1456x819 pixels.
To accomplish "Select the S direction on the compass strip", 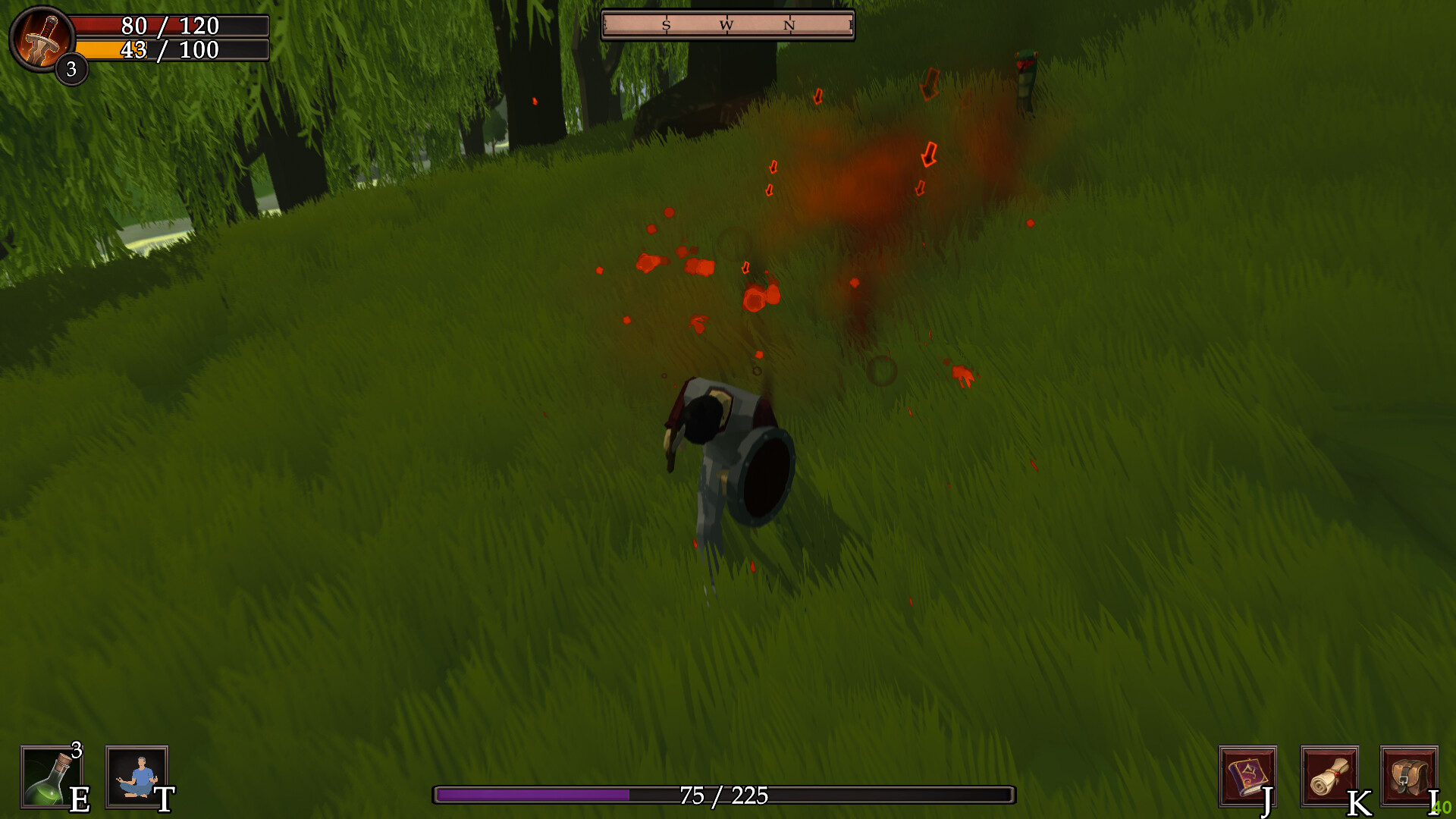I will point(667,25).
